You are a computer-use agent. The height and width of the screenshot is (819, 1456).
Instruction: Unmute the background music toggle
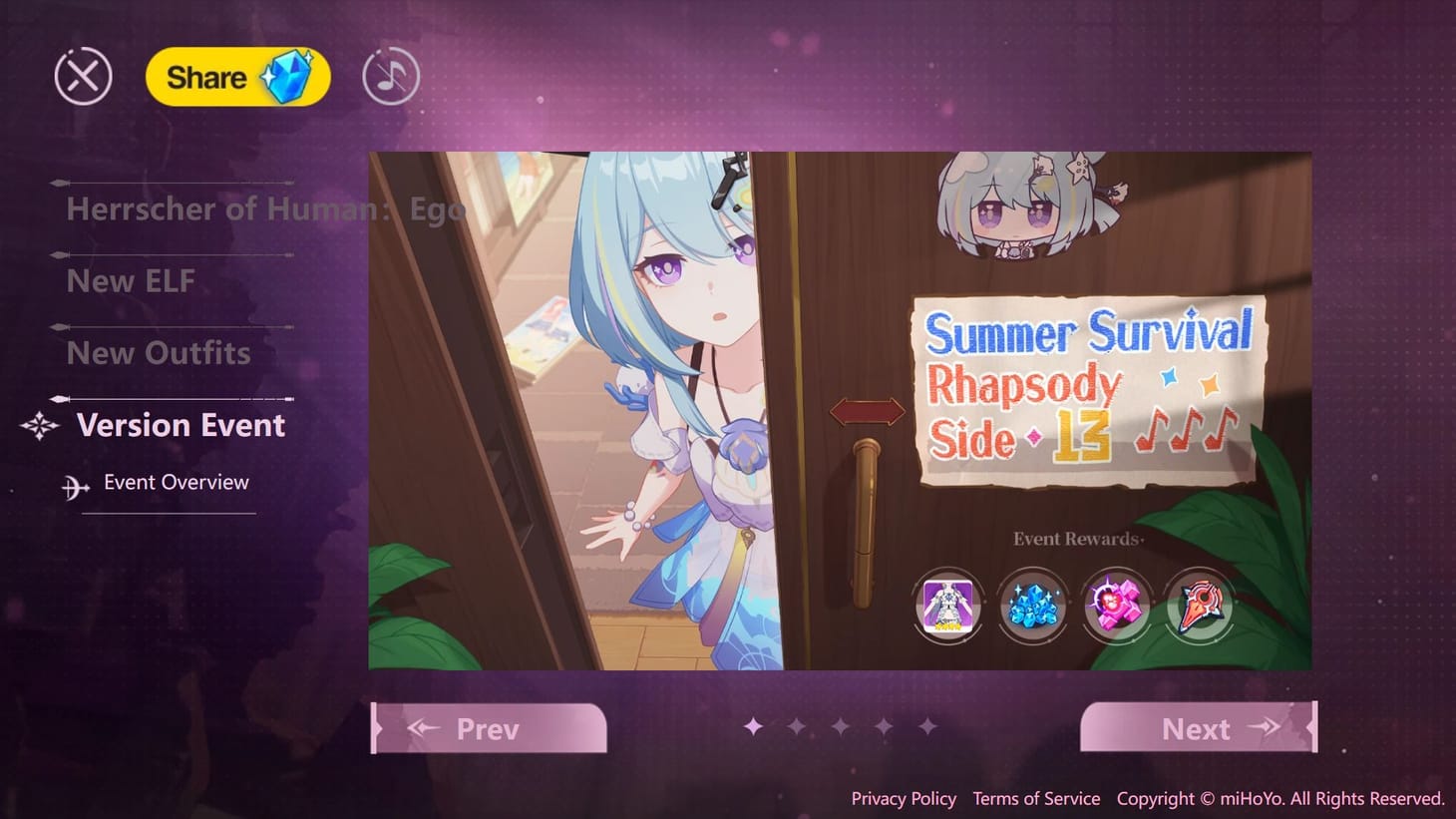click(x=389, y=75)
